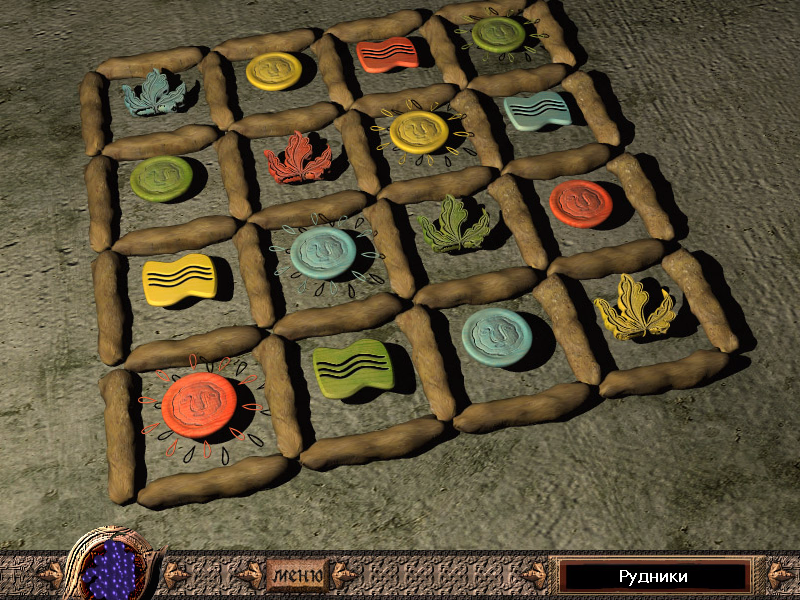800x600 pixels.
Task: Select the green sun-rayed coin tile
Action: tap(498, 34)
